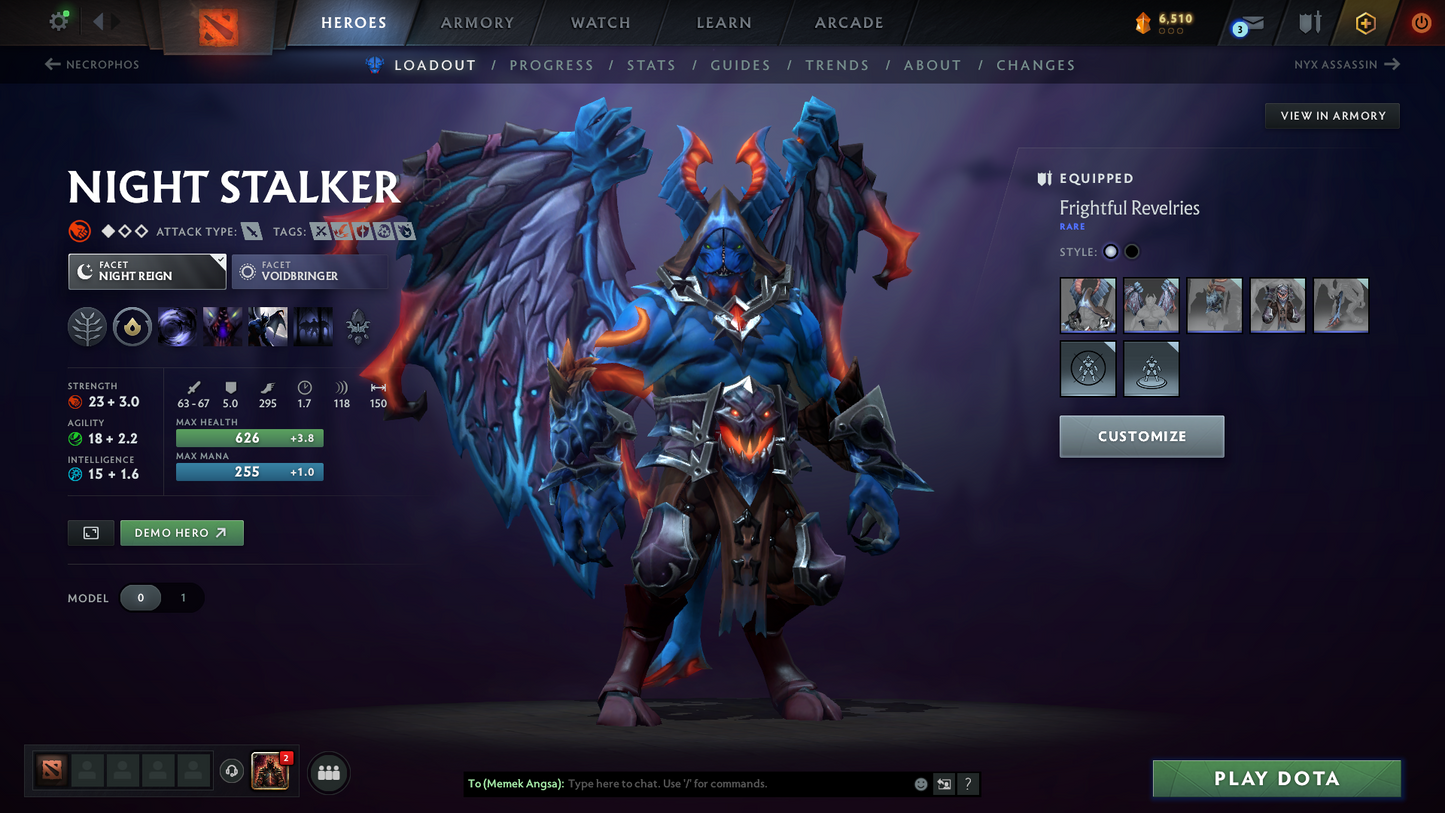The height and width of the screenshot is (813, 1445).
Task: Select the Dark Ascension ability icon
Action: coord(267,326)
